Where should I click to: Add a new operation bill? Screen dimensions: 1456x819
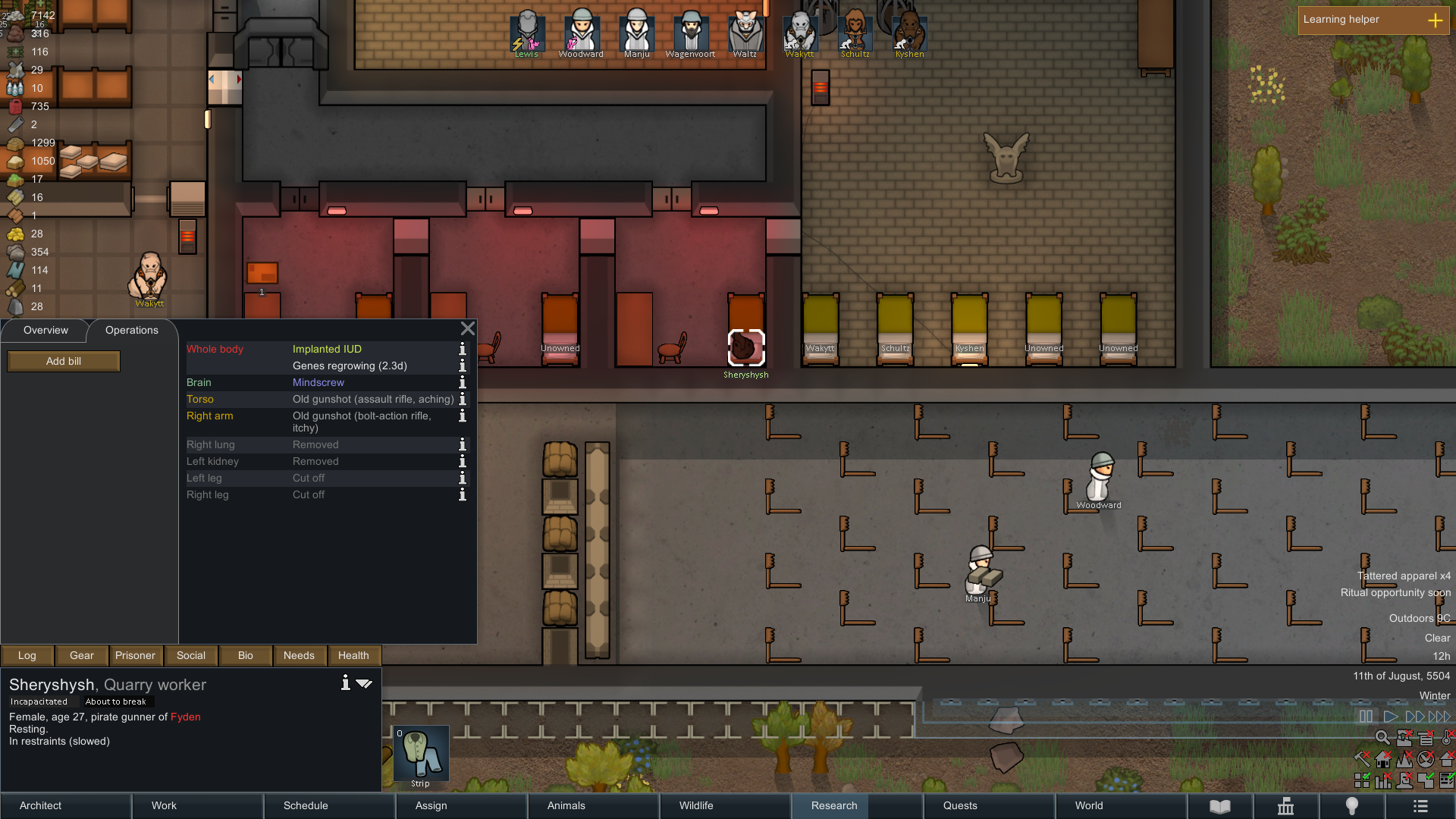(x=64, y=362)
